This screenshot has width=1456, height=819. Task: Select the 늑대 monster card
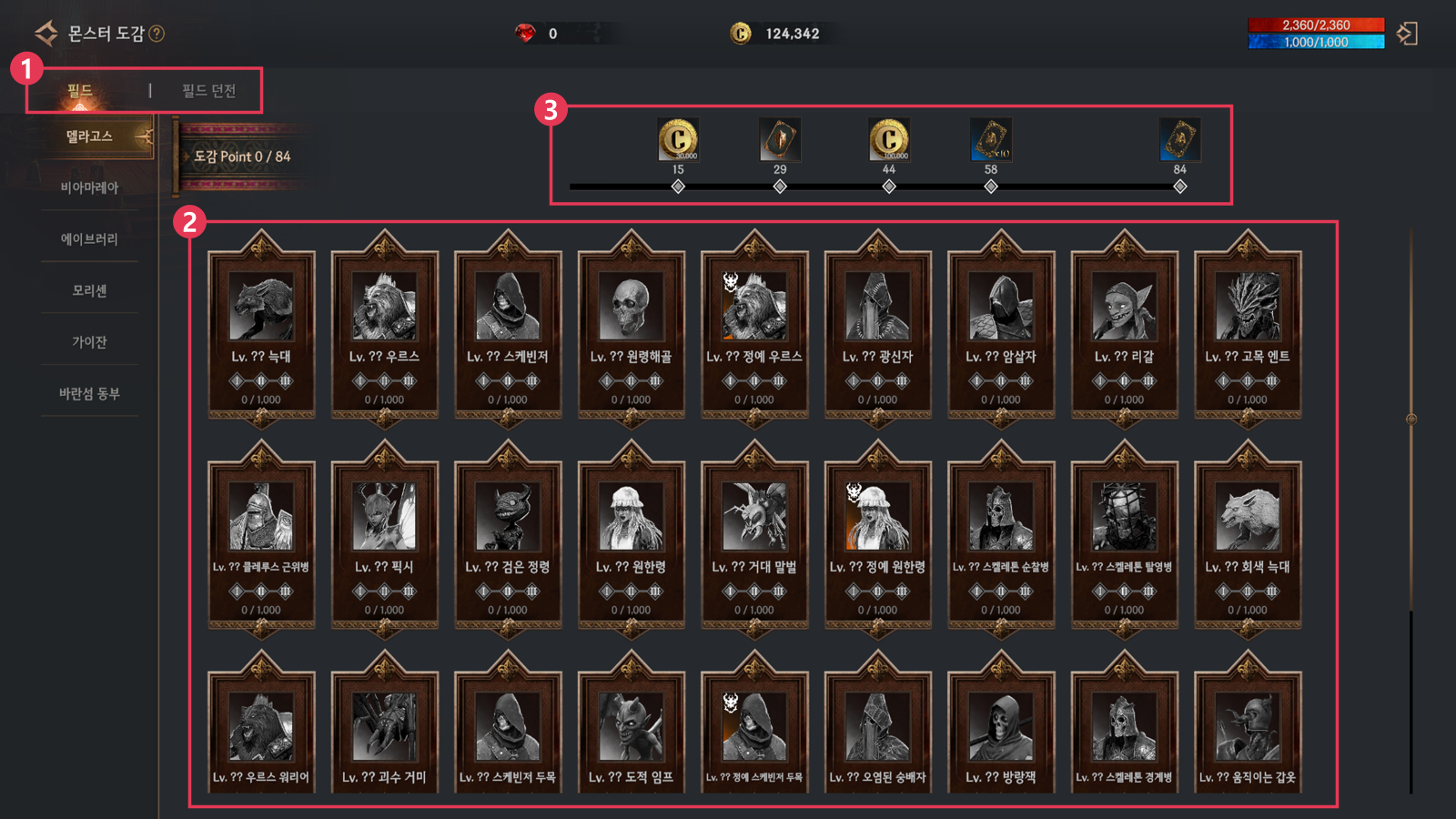tap(261, 328)
